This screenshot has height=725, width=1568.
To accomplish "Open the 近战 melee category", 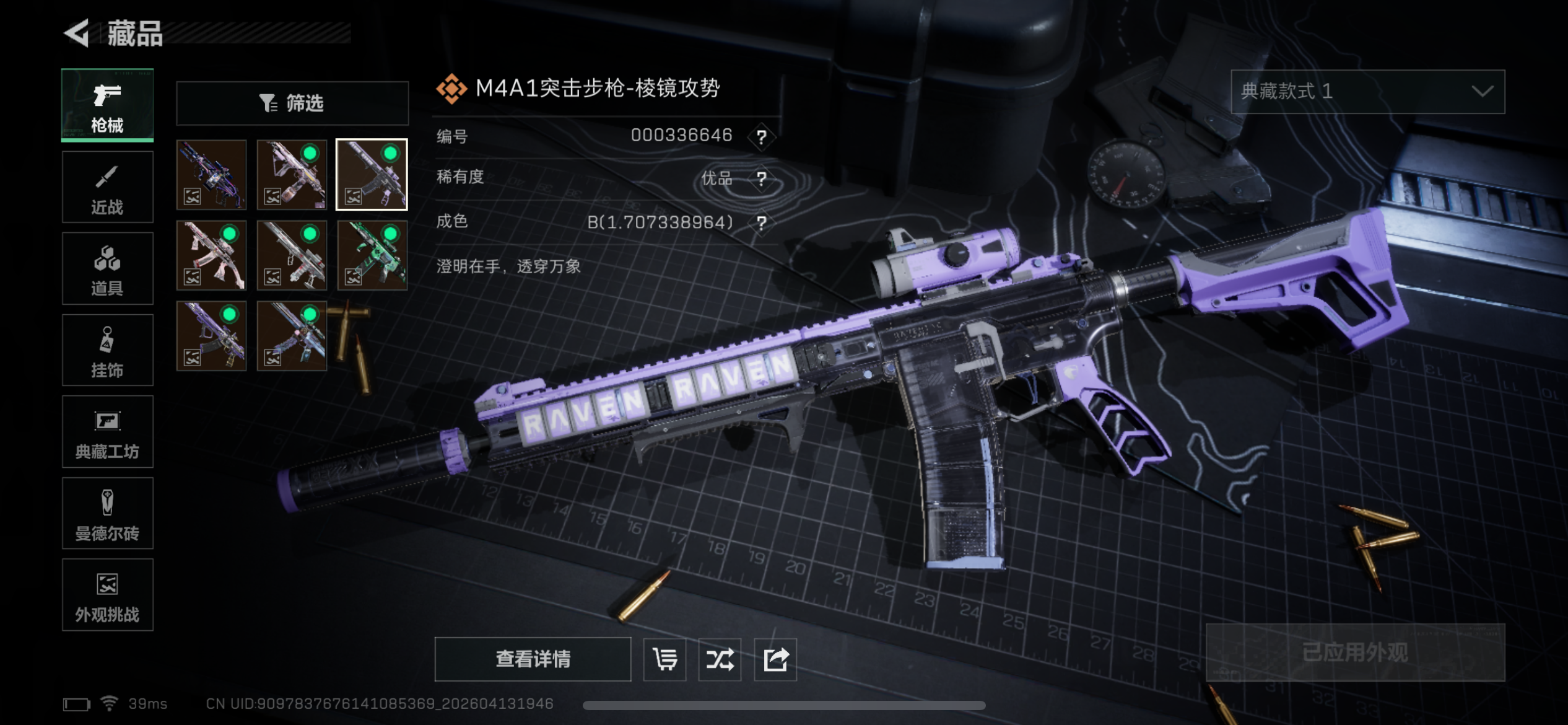I will pyautogui.click(x=107, y=187).
